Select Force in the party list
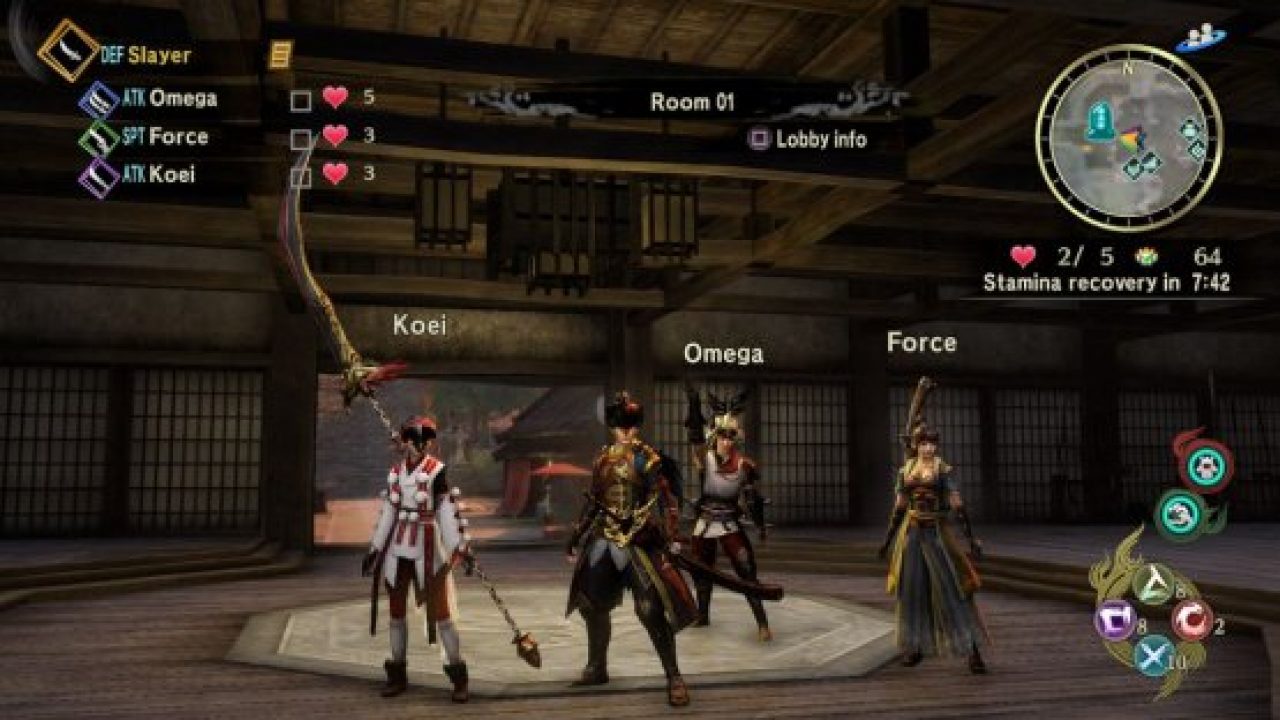Image resolution: width=1280 pixels, height=720 pixels. click(178, 137)
